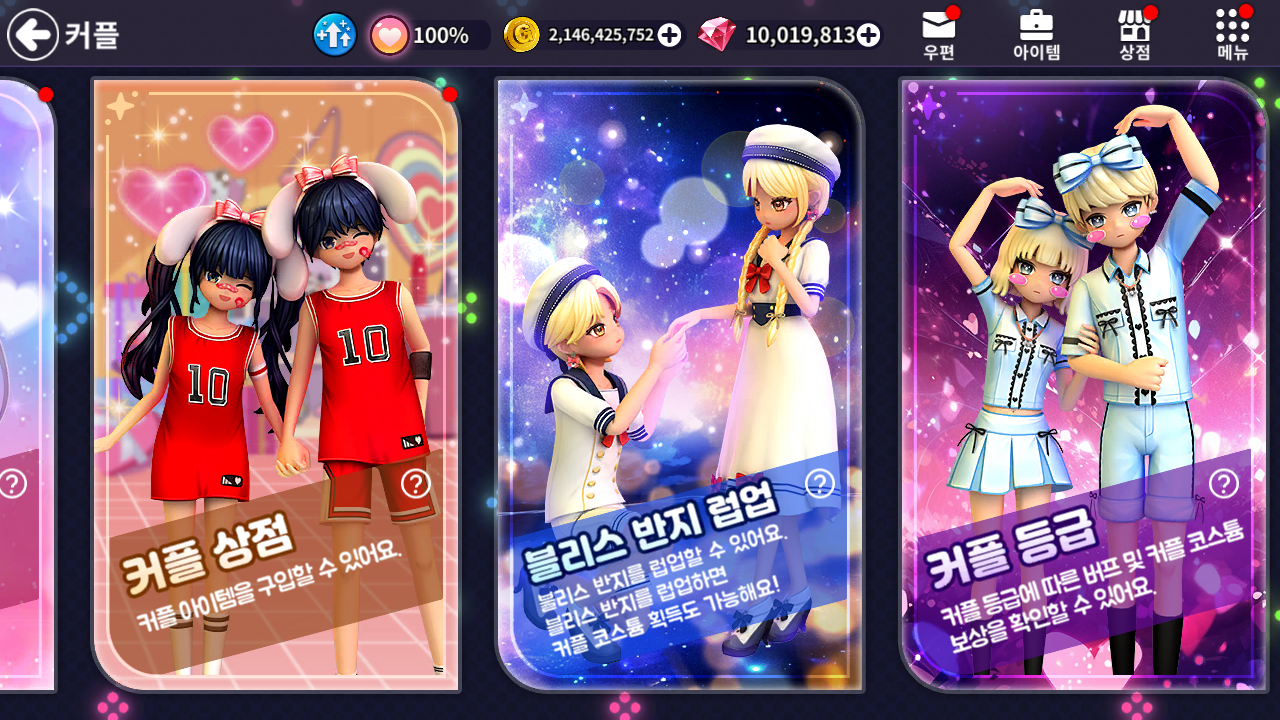
Task: Go back using the arrow button
Action: click(33, 35)
